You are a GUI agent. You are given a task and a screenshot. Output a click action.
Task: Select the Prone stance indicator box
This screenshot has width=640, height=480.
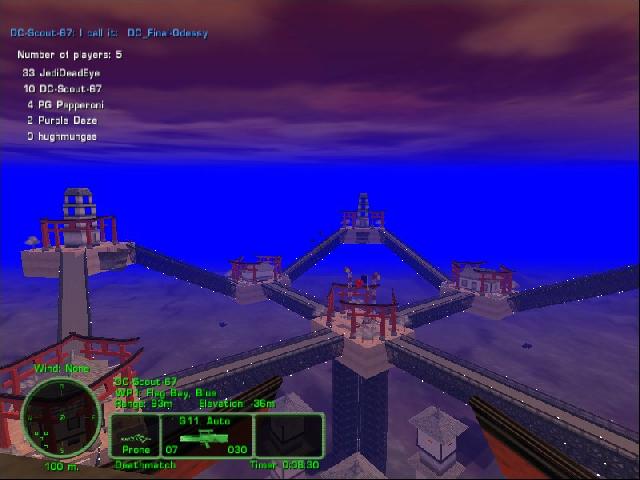point(136,436)
